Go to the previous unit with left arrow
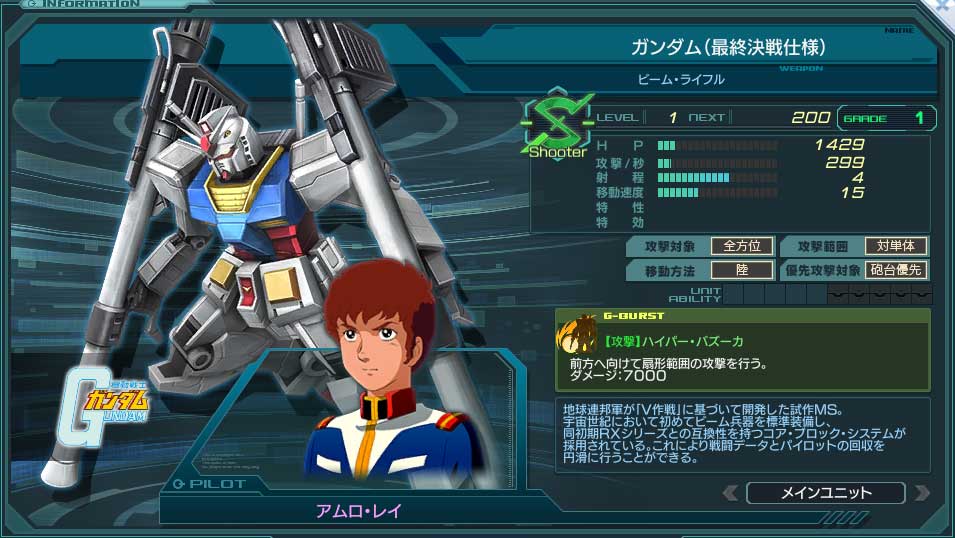 [732, 493]
